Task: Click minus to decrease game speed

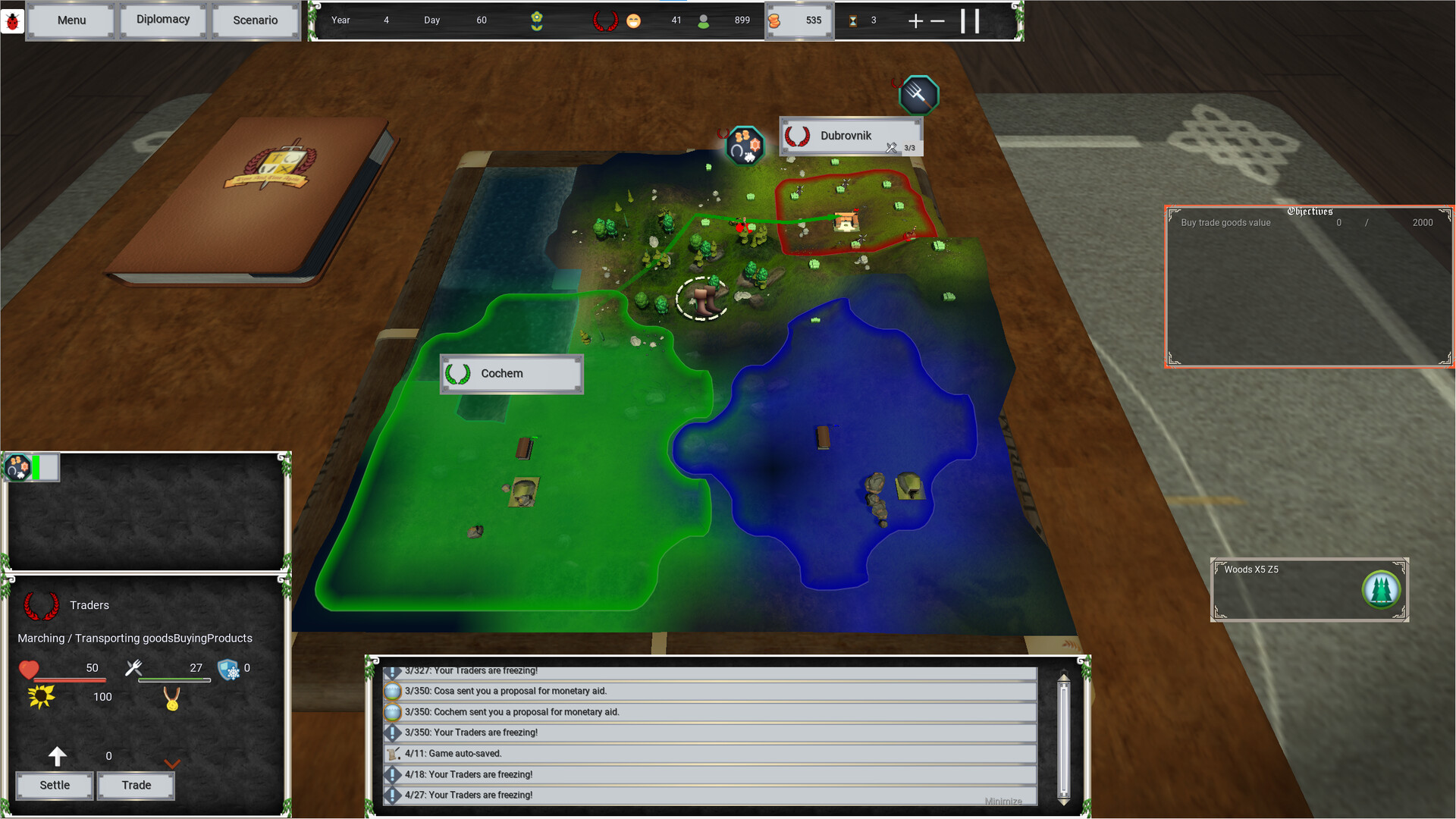Action: [x=938, y=21]
